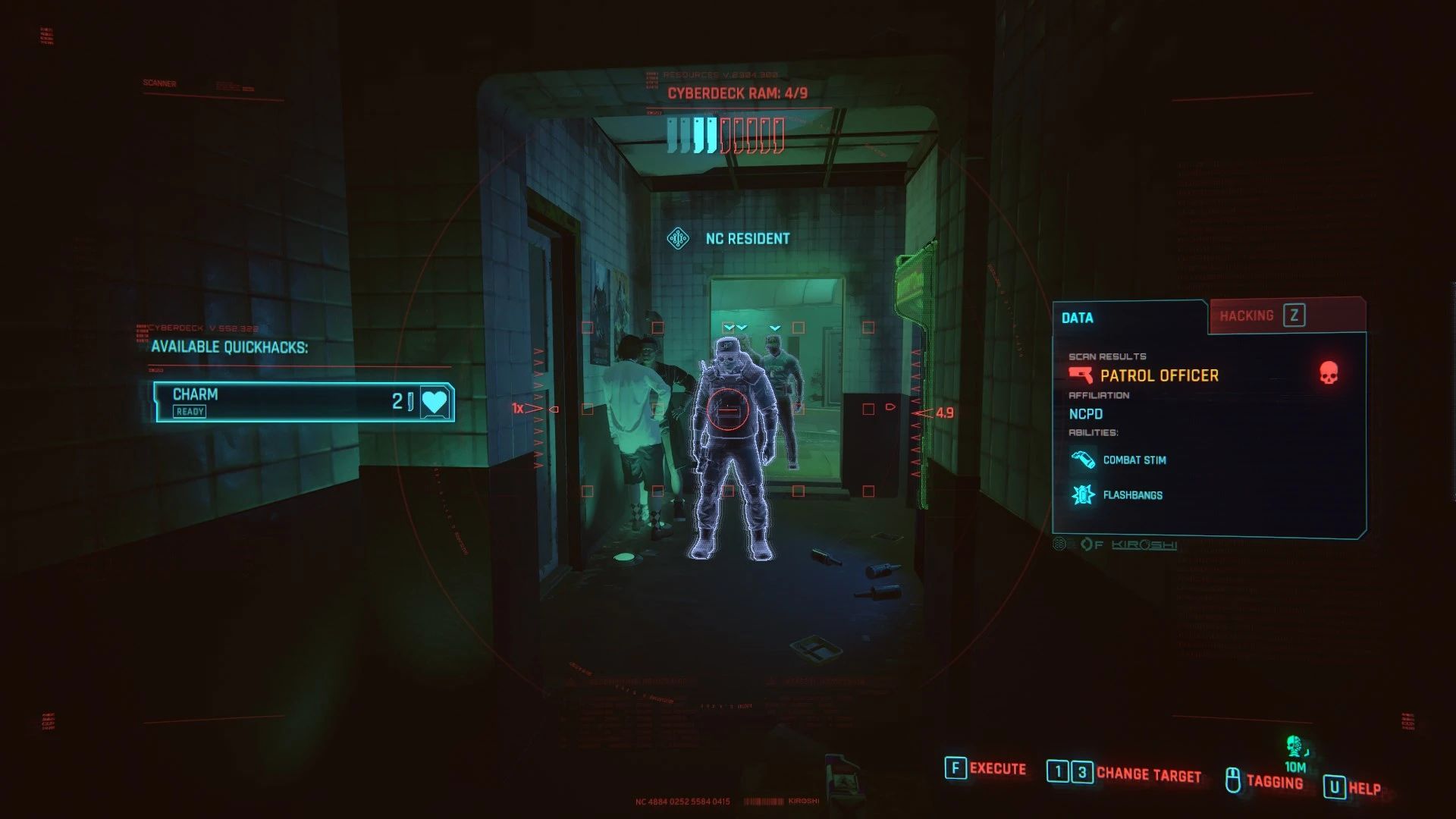The image size is (1456, 819).
Task: Click the red skull threat icon
Action: click(x=1330, y=372)
